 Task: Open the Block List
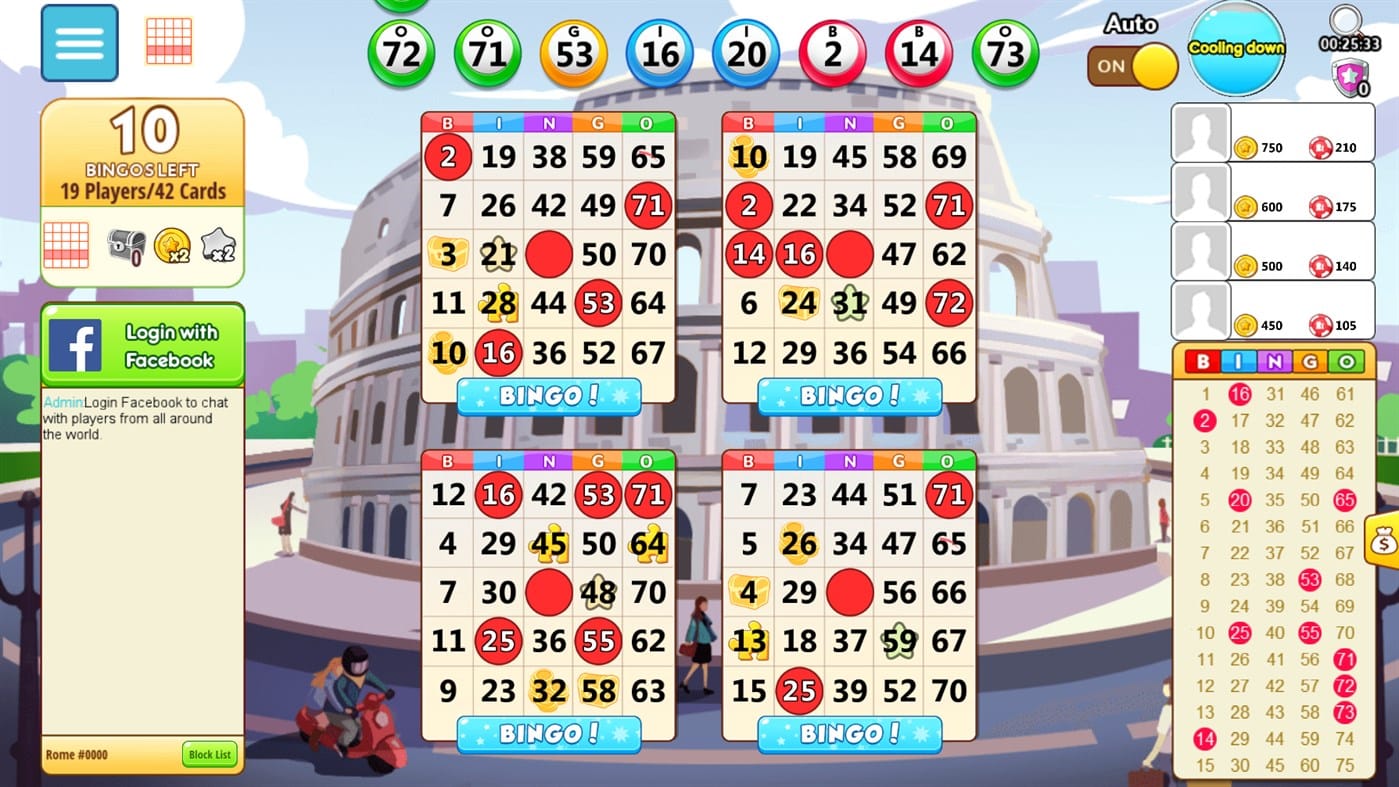[208, 755]
